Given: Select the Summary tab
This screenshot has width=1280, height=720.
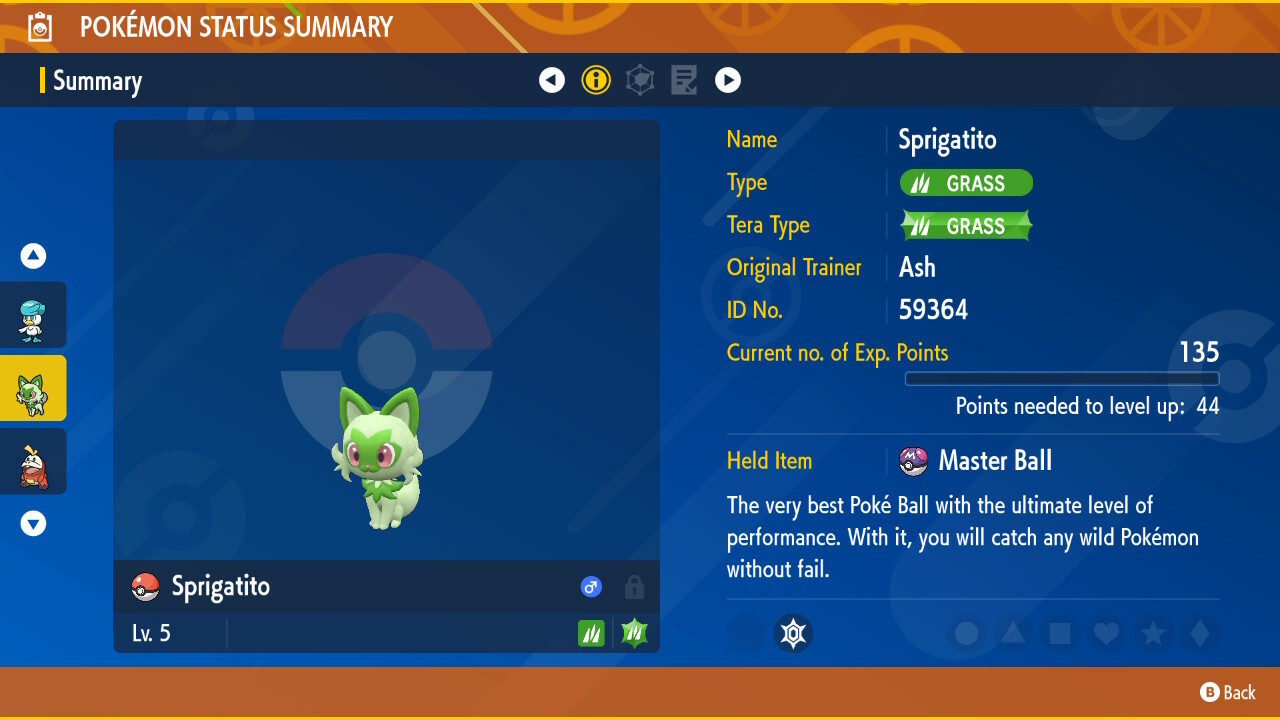Looking at the screenshot, I should 97,80.
